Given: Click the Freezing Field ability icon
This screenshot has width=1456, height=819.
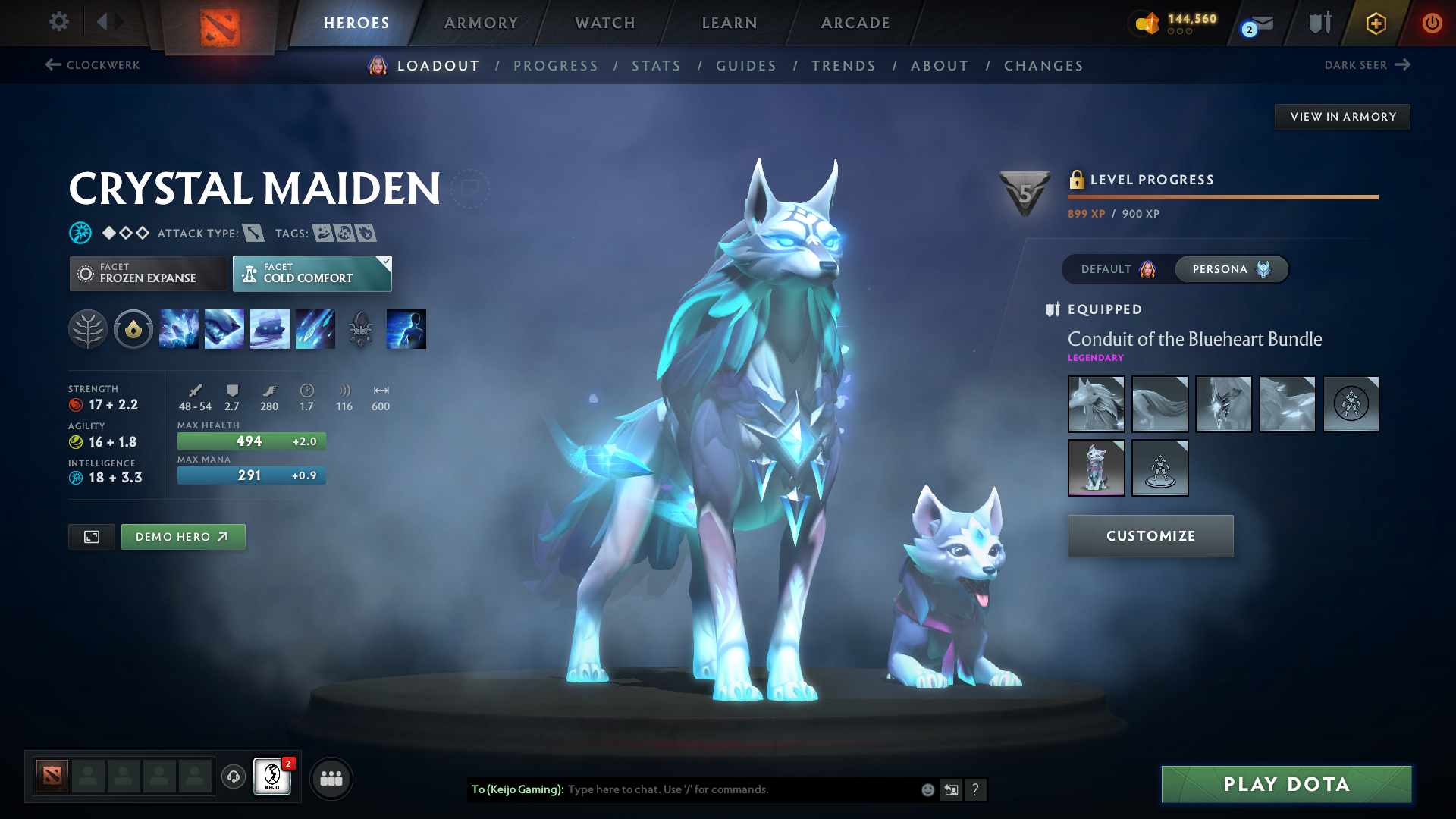Looking at the screenshot, I should click(315, 329).
